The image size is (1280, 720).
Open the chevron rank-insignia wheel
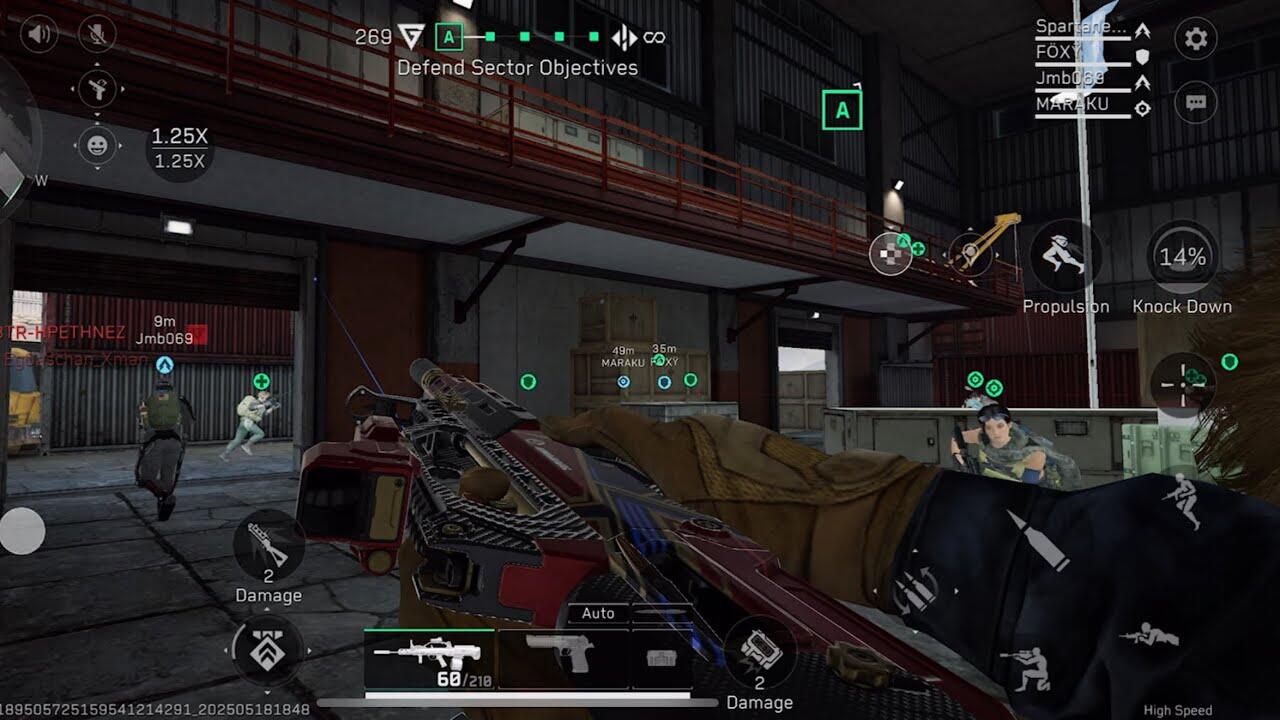(x=267, y=651)
